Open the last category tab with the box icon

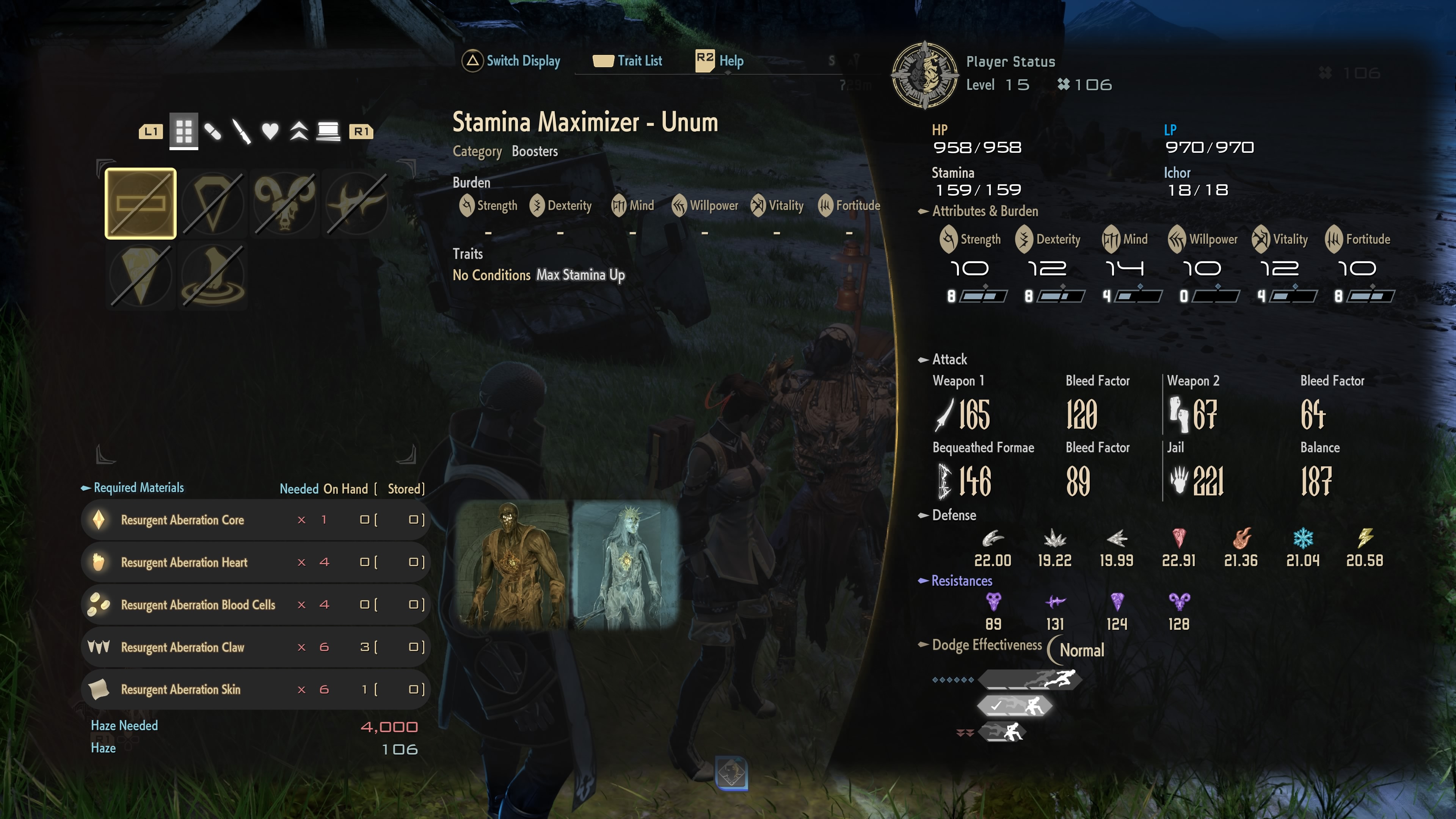point(328,132)
